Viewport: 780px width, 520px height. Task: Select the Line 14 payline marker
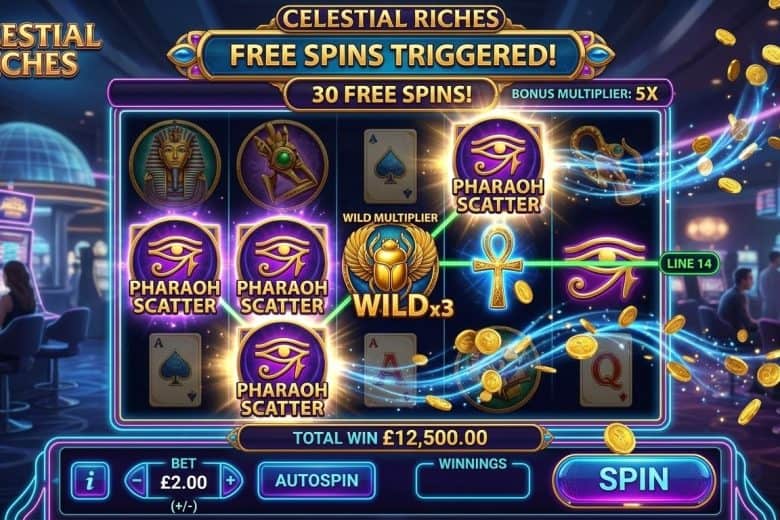click(688, 264)
